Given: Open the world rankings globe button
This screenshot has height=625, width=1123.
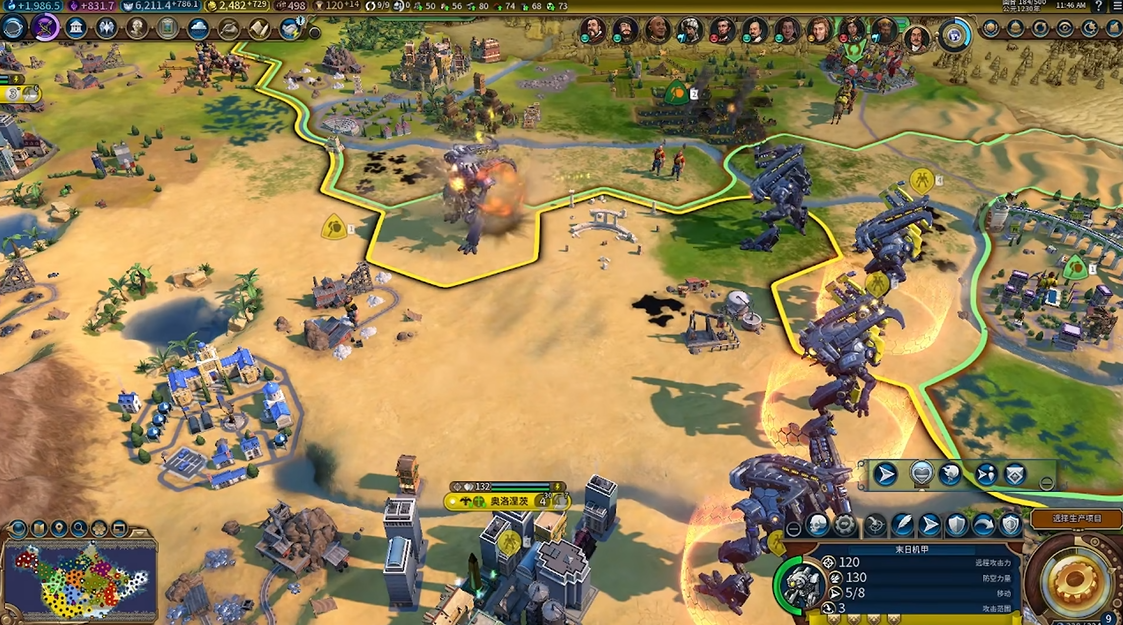Looking at the screenshot, I should point(990,28).
